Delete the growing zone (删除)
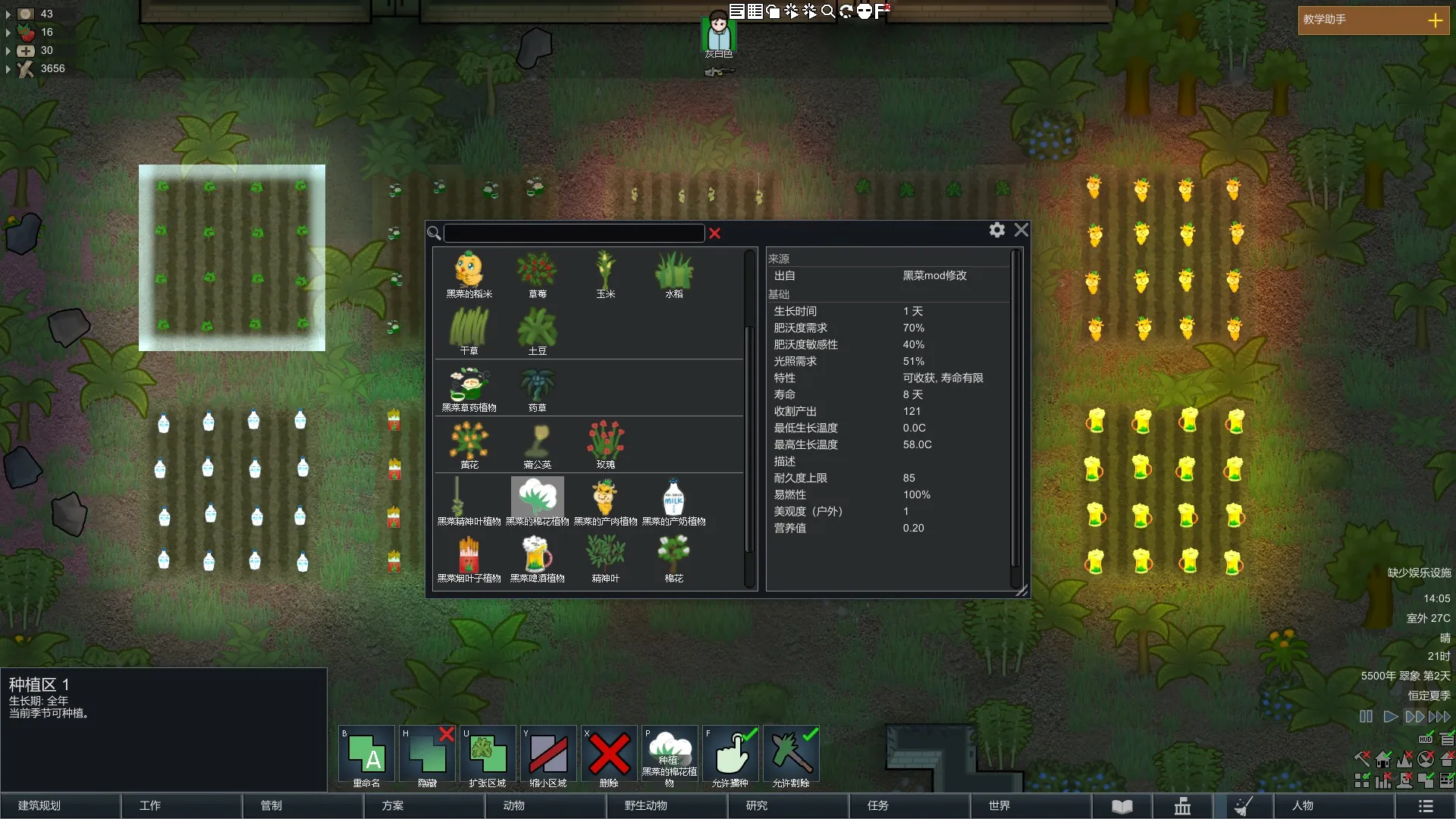Screen dimensions: 1456x819 click(x=609, y=758)
